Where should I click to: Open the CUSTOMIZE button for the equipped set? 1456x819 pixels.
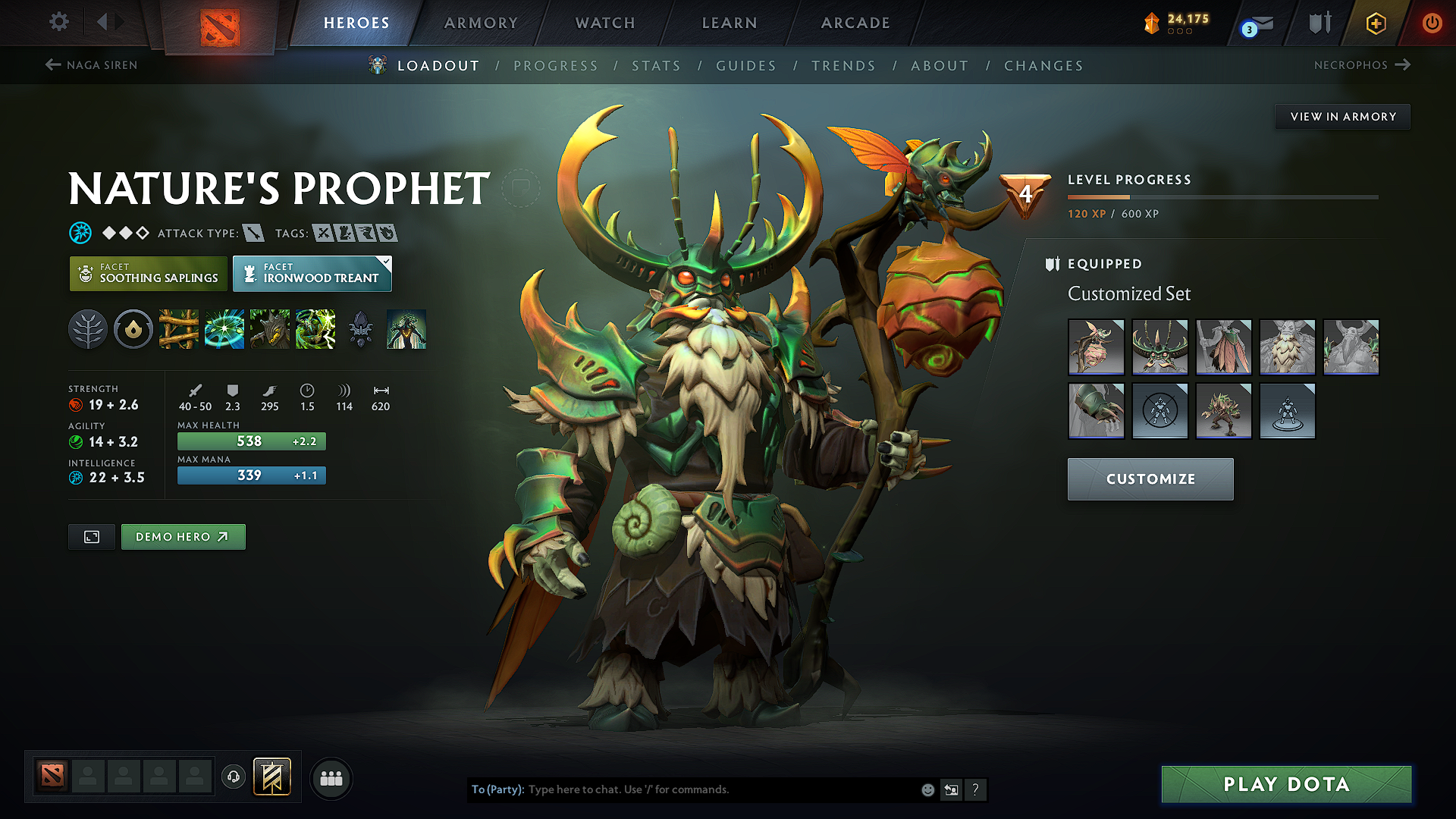[x=1150, y=479]
